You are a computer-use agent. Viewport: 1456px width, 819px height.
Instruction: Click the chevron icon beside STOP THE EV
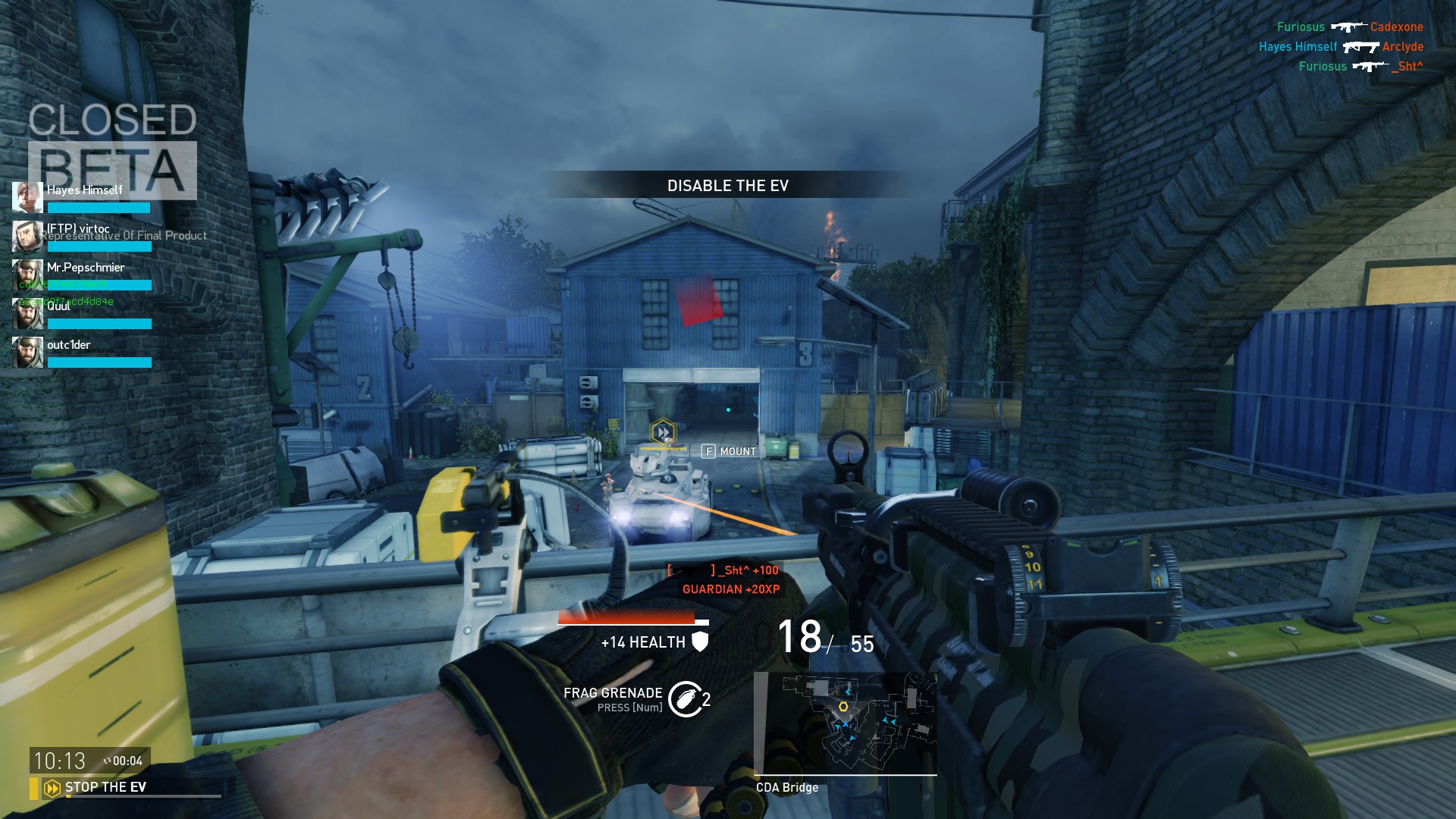(x=51, y=787)
